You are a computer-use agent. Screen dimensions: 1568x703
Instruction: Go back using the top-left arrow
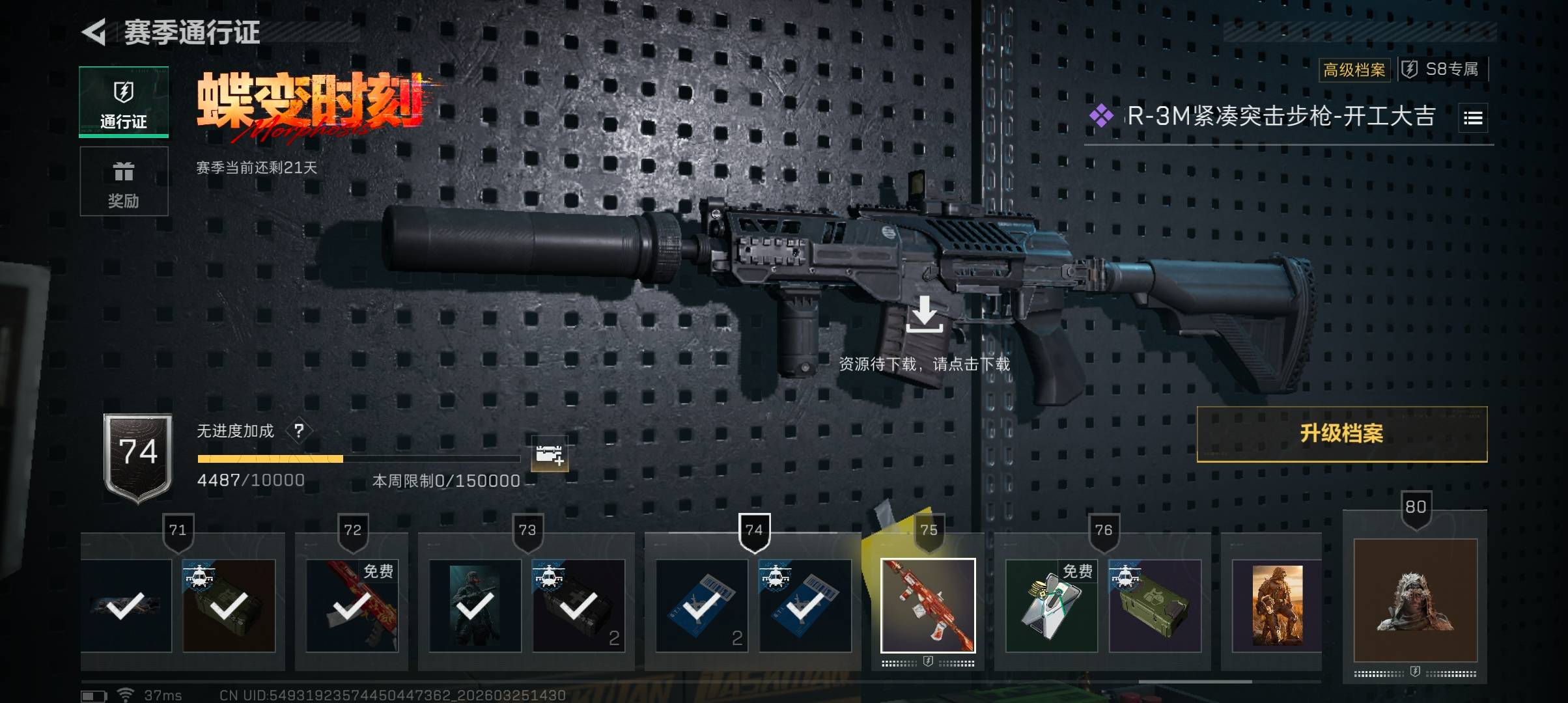pos(95,32)
